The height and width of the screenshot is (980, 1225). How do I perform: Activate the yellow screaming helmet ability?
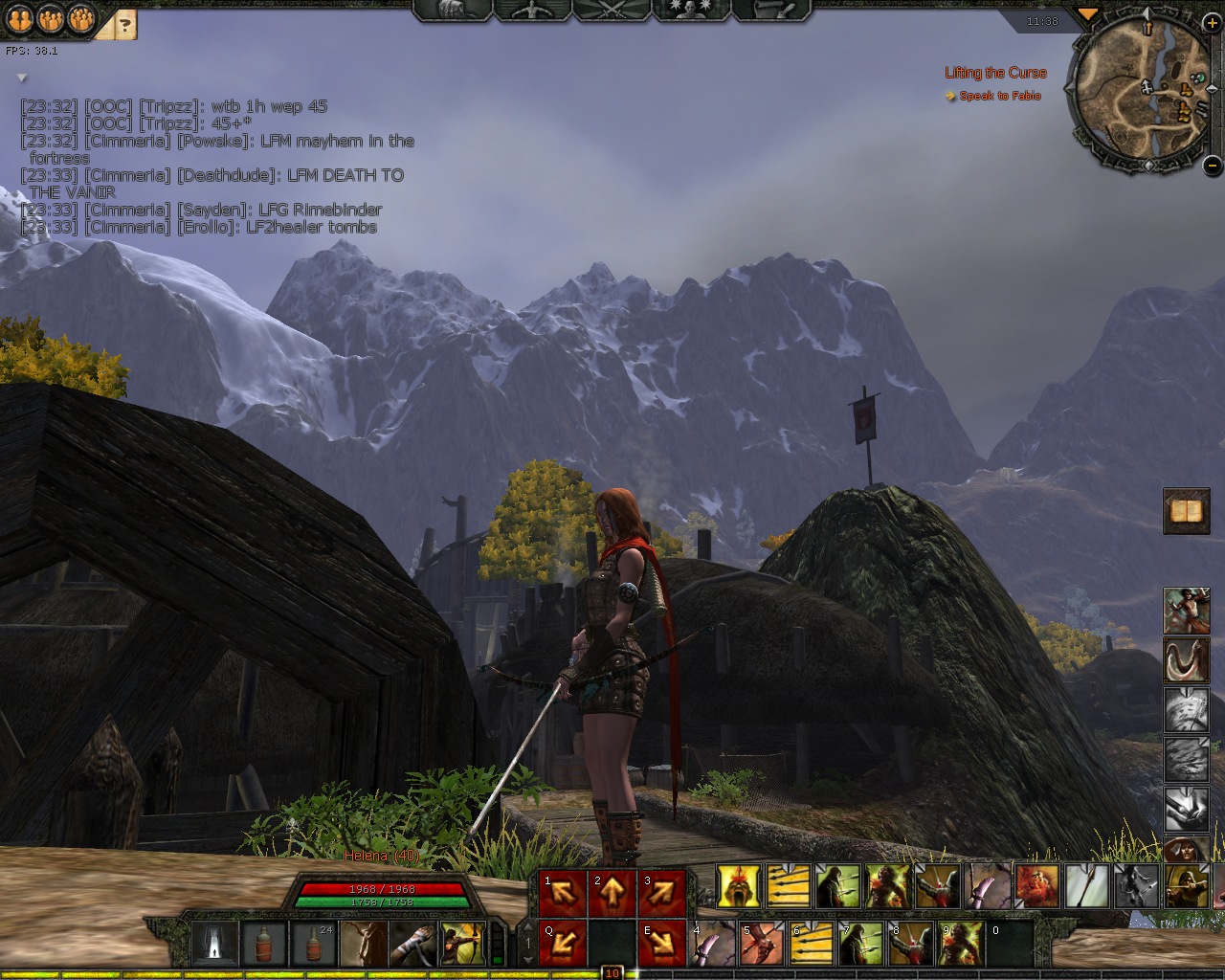(x=739, y=886)
